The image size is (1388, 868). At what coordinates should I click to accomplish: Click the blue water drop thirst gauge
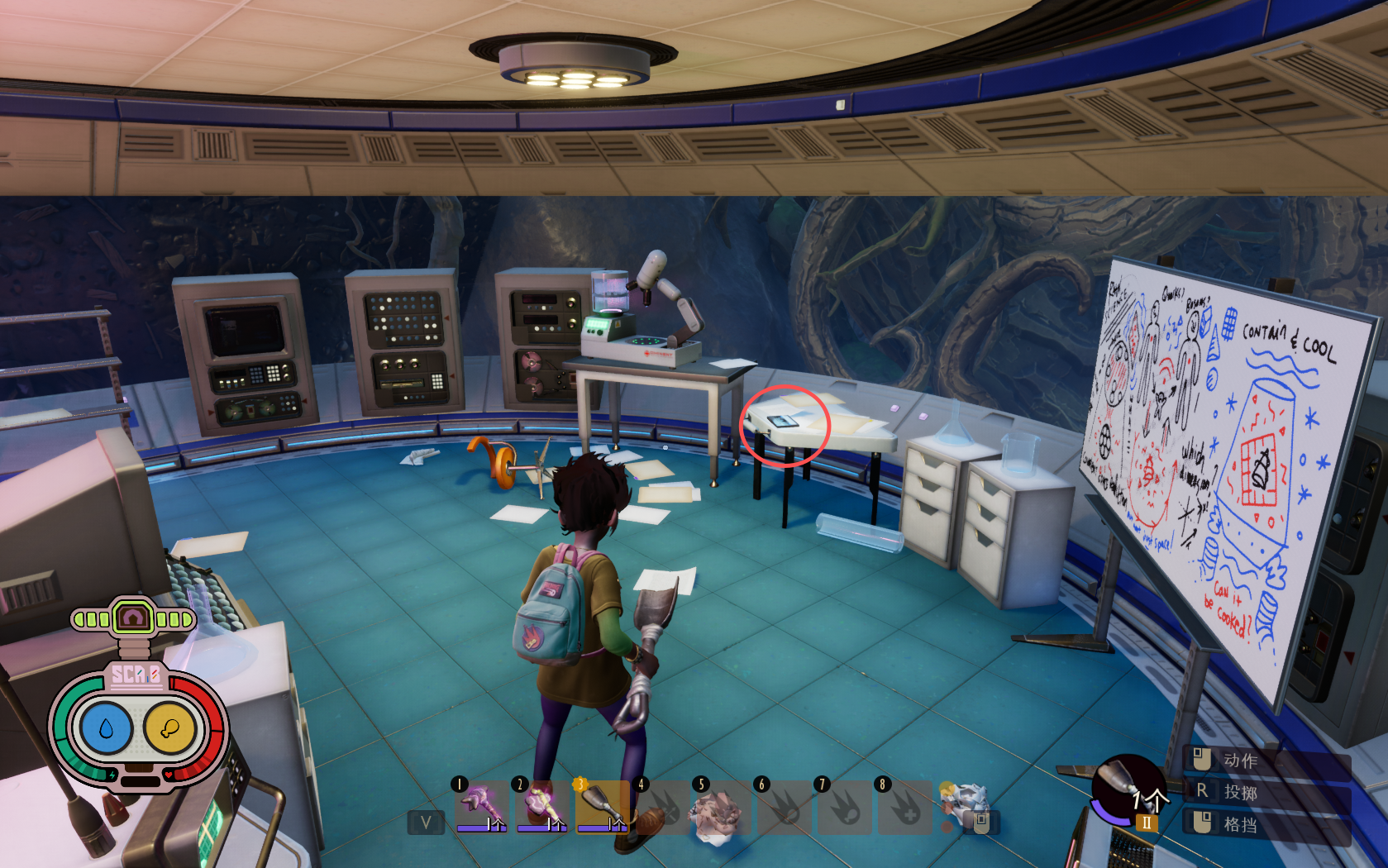click(x=104, y=728)
